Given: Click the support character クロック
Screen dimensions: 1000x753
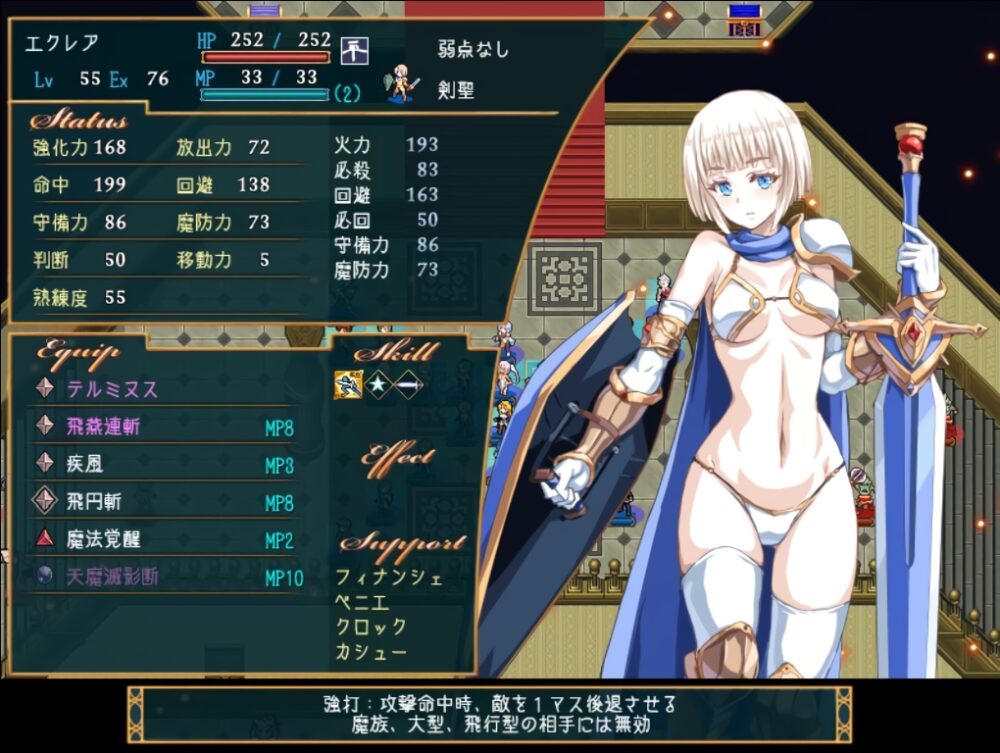Looking at the screenshot, I should tap(371, 627).
